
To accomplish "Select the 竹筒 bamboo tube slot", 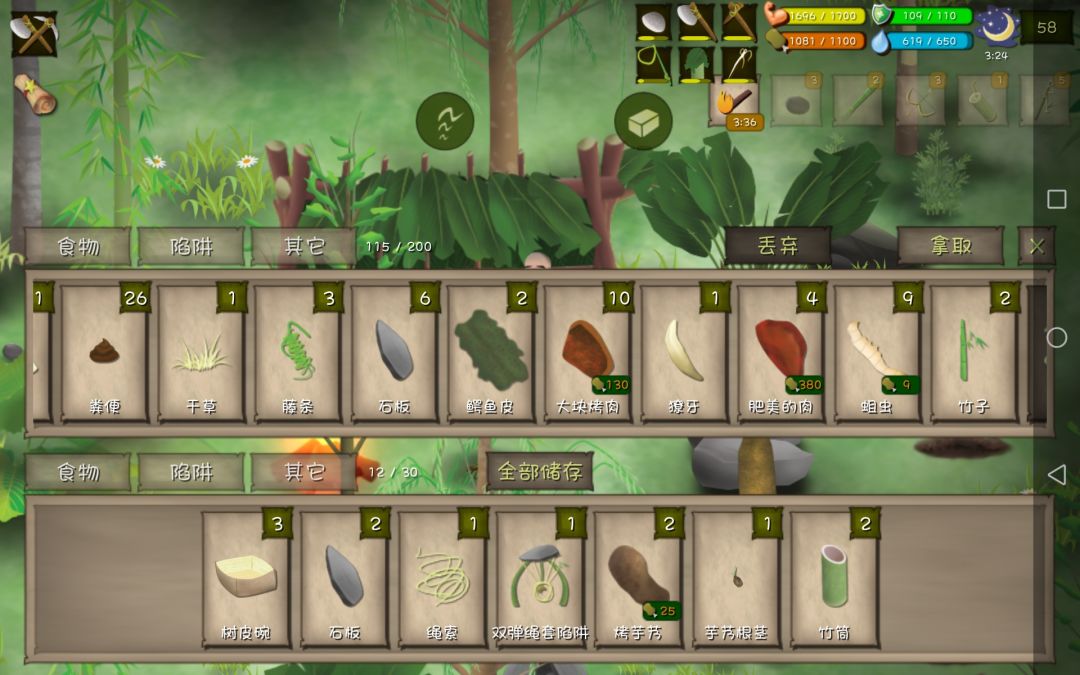I will pyautogui.click(x=834, y=579).
